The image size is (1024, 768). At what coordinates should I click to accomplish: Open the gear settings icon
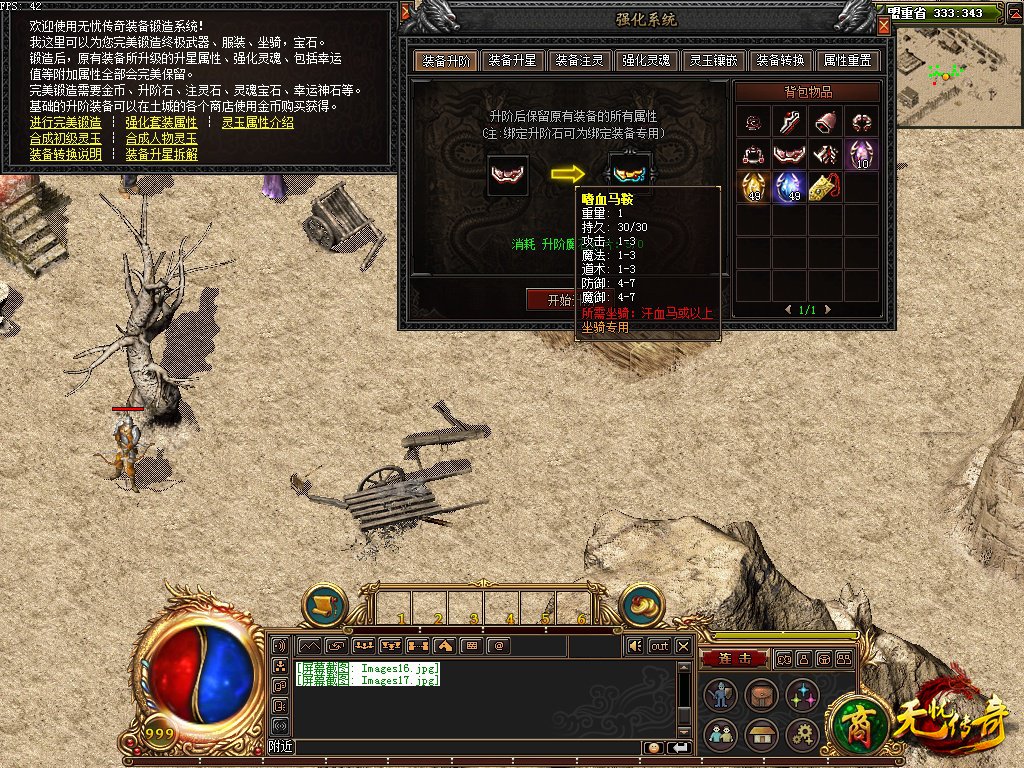click(x=802, y=735)
